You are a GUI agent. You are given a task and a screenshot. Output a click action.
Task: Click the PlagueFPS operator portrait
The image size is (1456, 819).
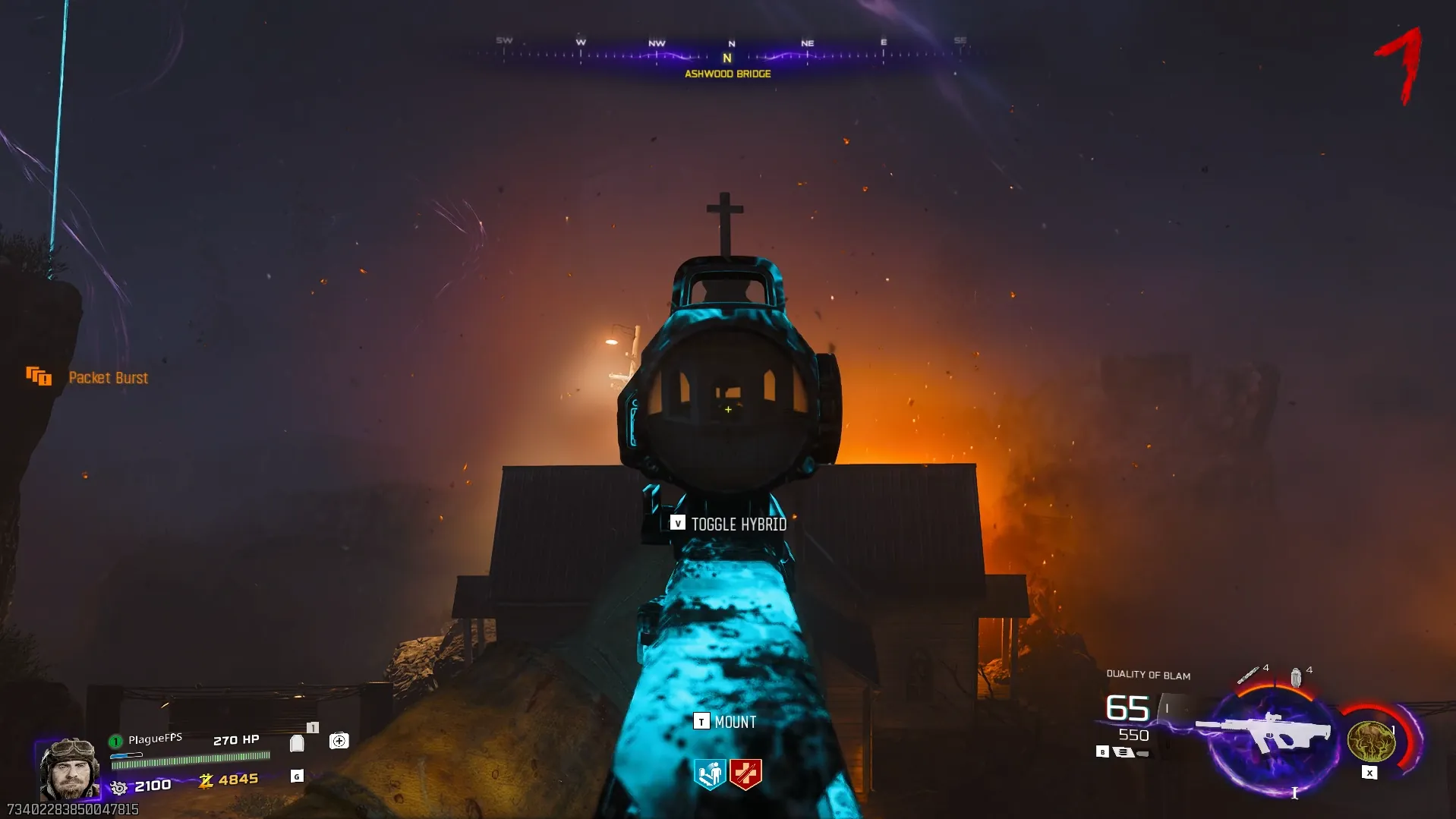[69, 769]
